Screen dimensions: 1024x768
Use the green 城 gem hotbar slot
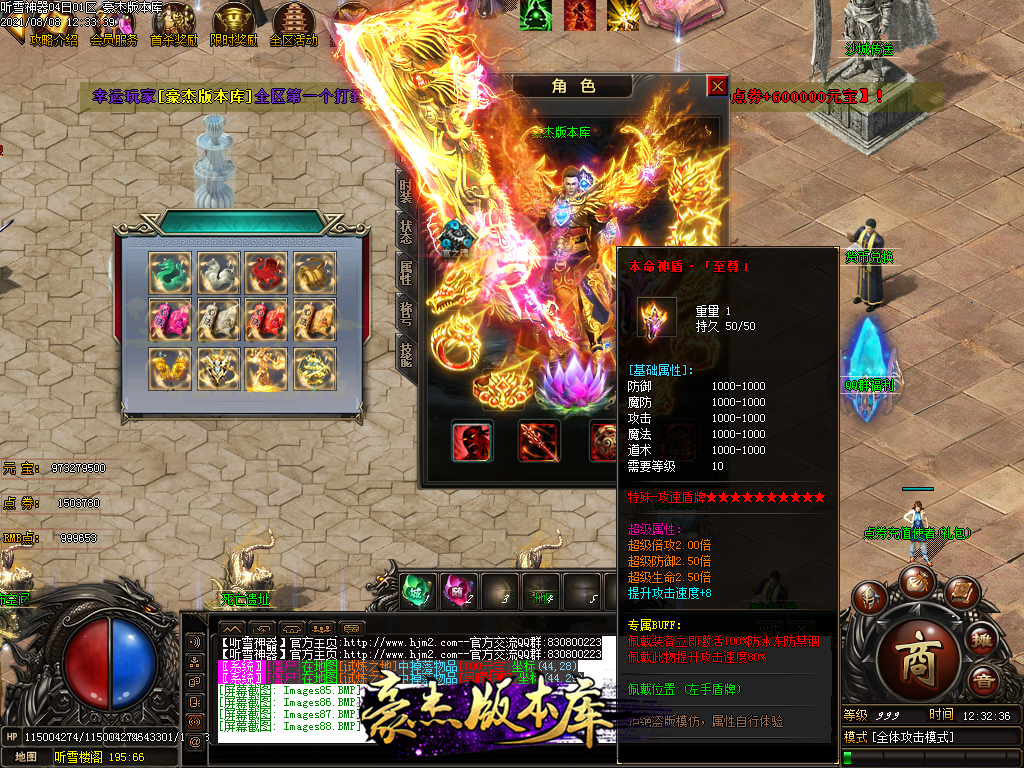click(419, 590)
